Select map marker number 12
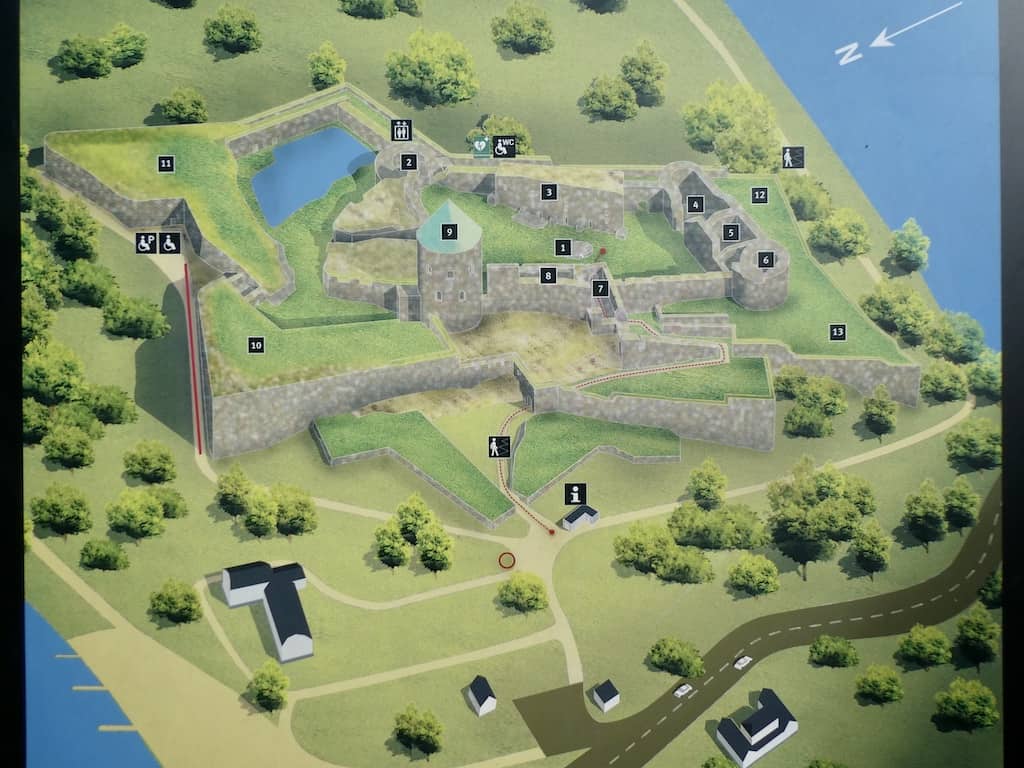Viewport: 1024px width, 768px height. tap(760, 196)
